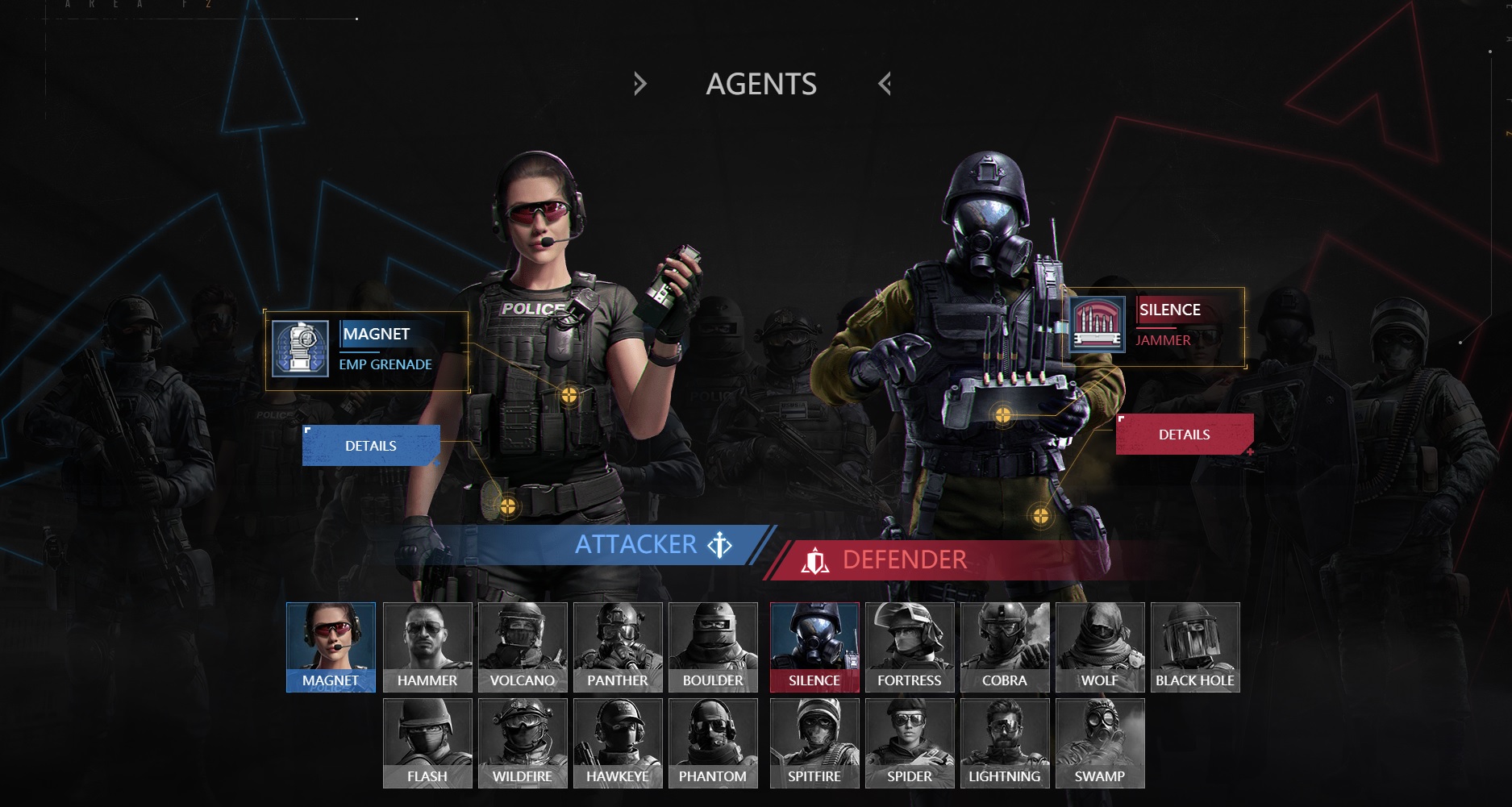Image resolution: width=1512 pixels, height=807 pixels.
Task: Select the Black Hole agent portrait
Action: coord(1195,647)
